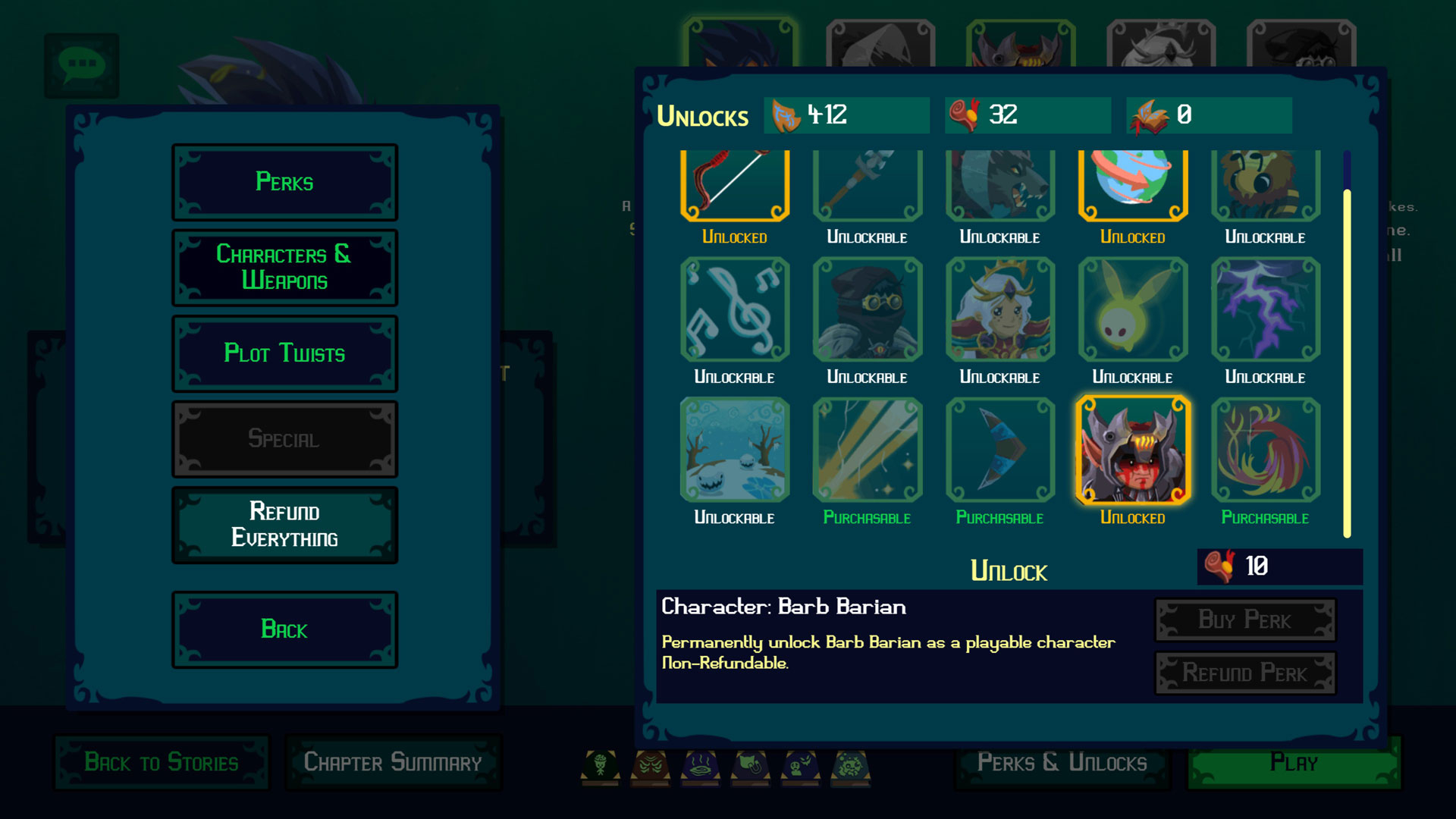This screenshot has height=819, width=1456.
Task: Select the crowned white-haired character tile
Action: coord(999,309)
